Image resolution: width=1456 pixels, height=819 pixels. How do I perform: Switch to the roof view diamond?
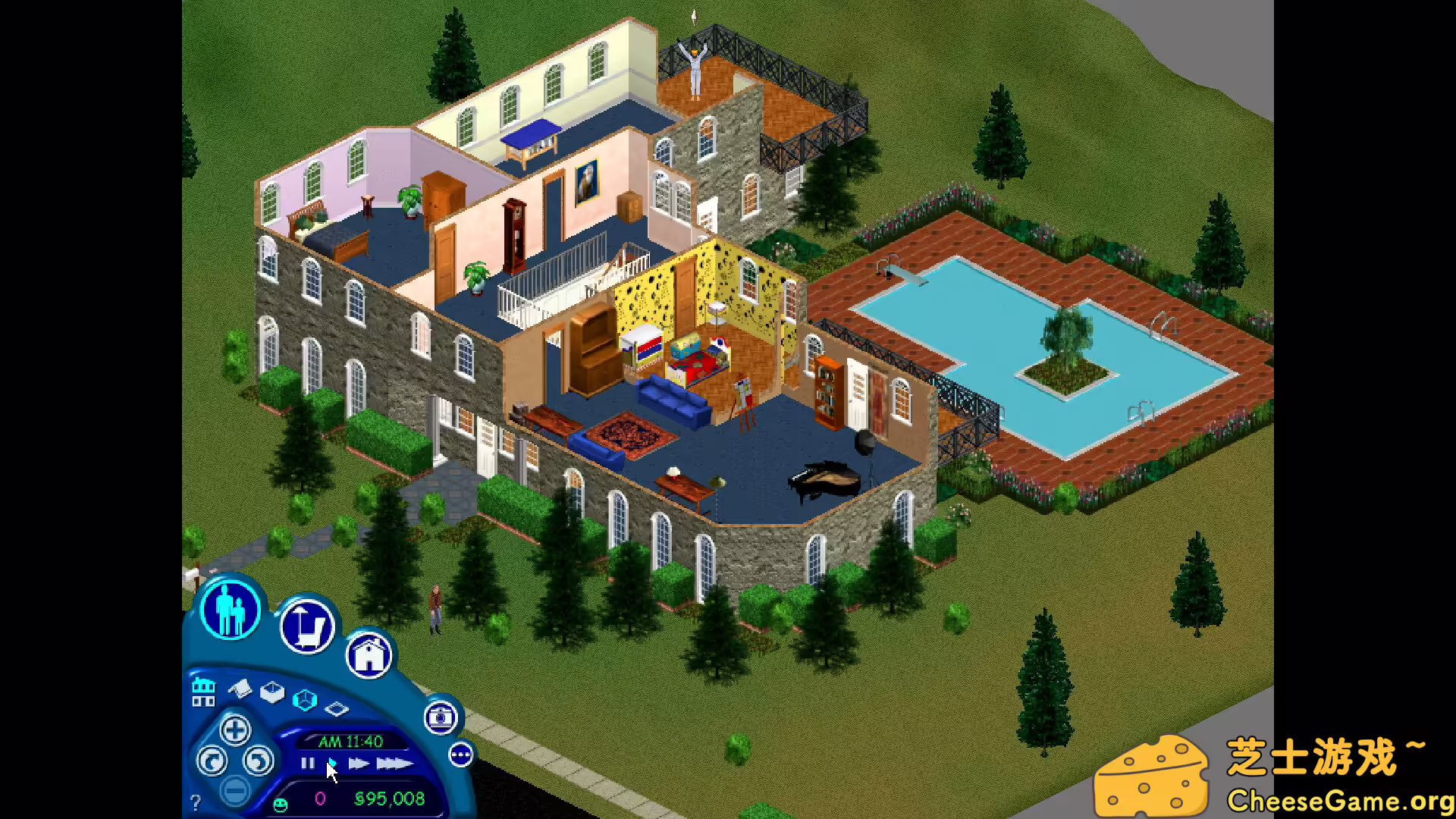pos(337,710)
